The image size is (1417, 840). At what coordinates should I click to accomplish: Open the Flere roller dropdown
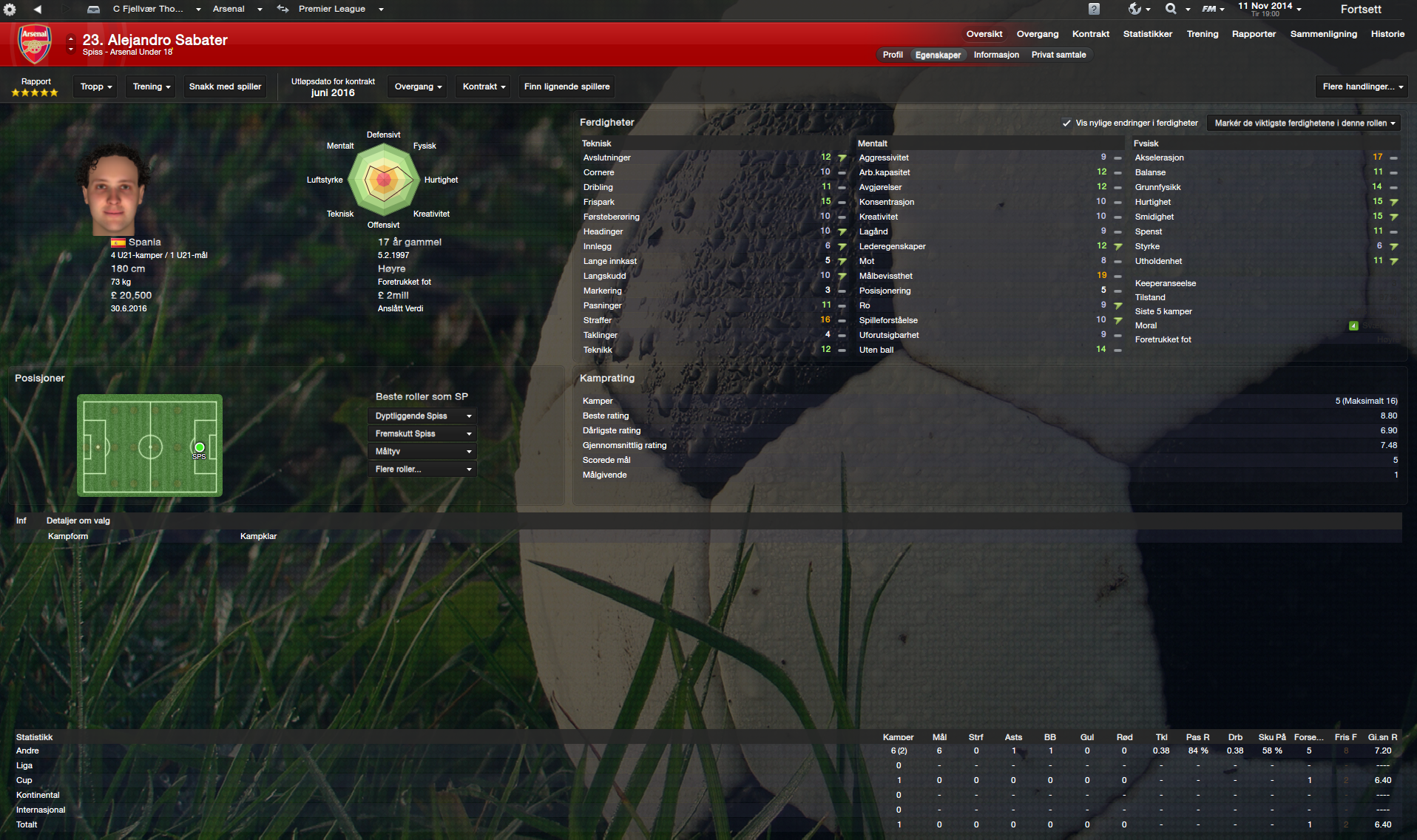click(x=422, y=470)
